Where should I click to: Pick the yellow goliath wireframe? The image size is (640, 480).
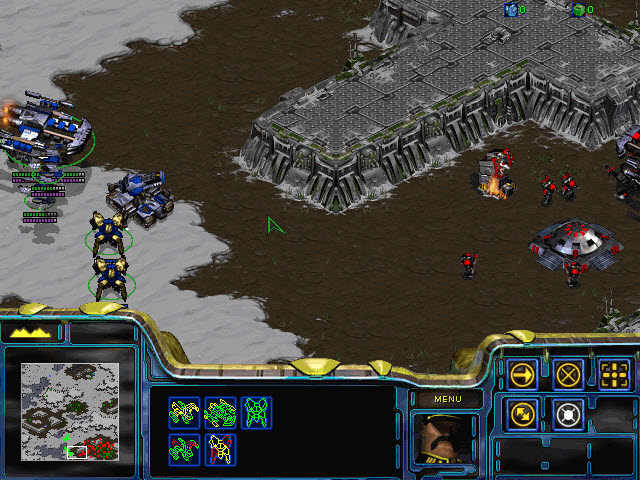click(222, 447)
